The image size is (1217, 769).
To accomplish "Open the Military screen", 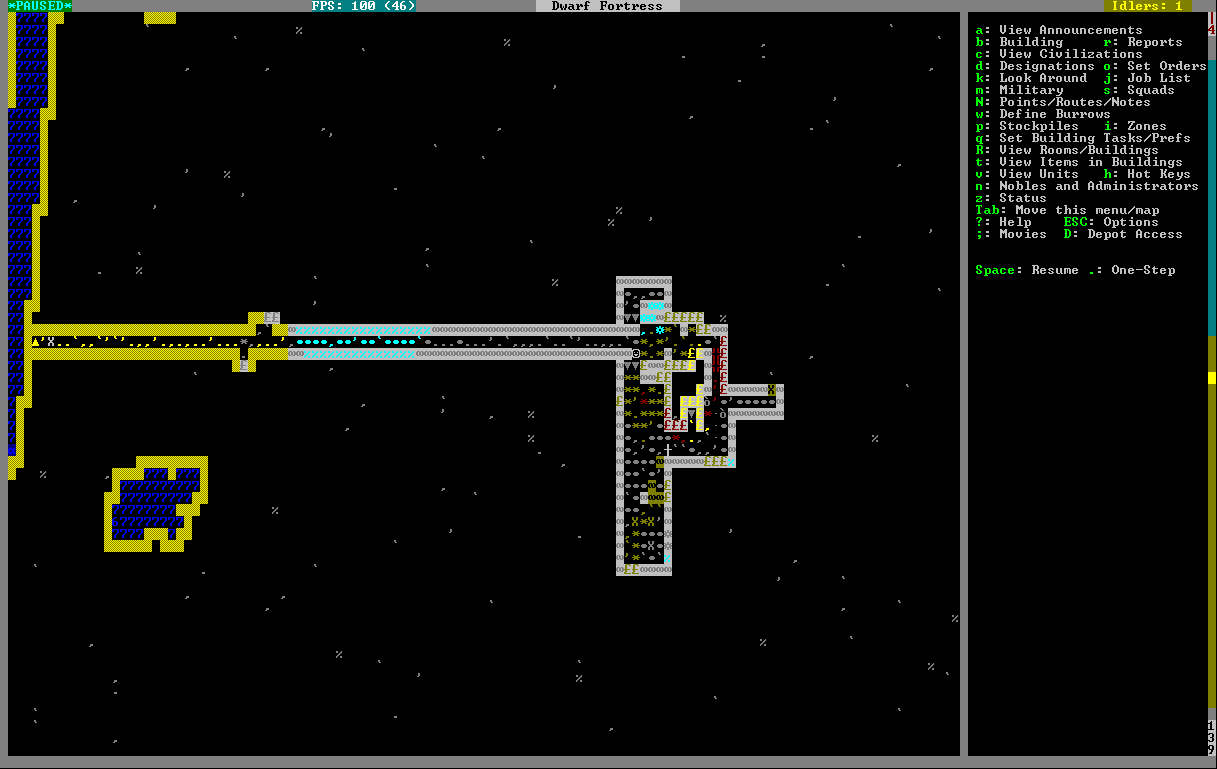I will 1031,90.
